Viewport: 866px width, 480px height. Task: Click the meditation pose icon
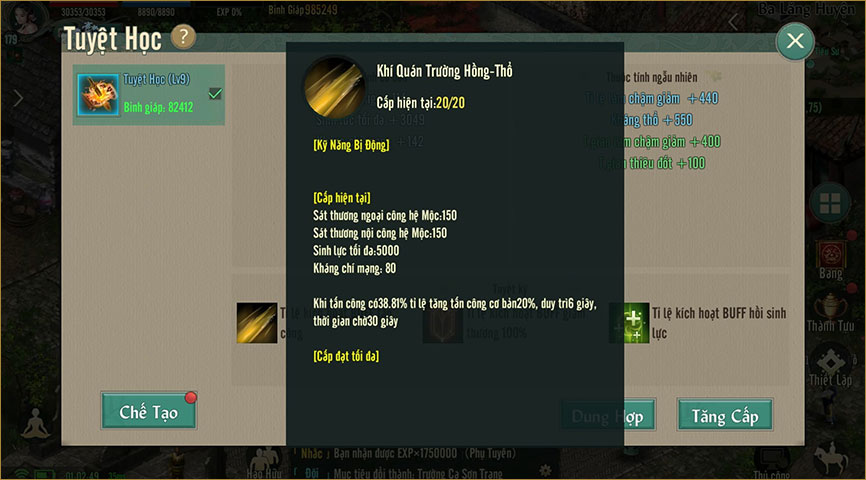point(36,427)
